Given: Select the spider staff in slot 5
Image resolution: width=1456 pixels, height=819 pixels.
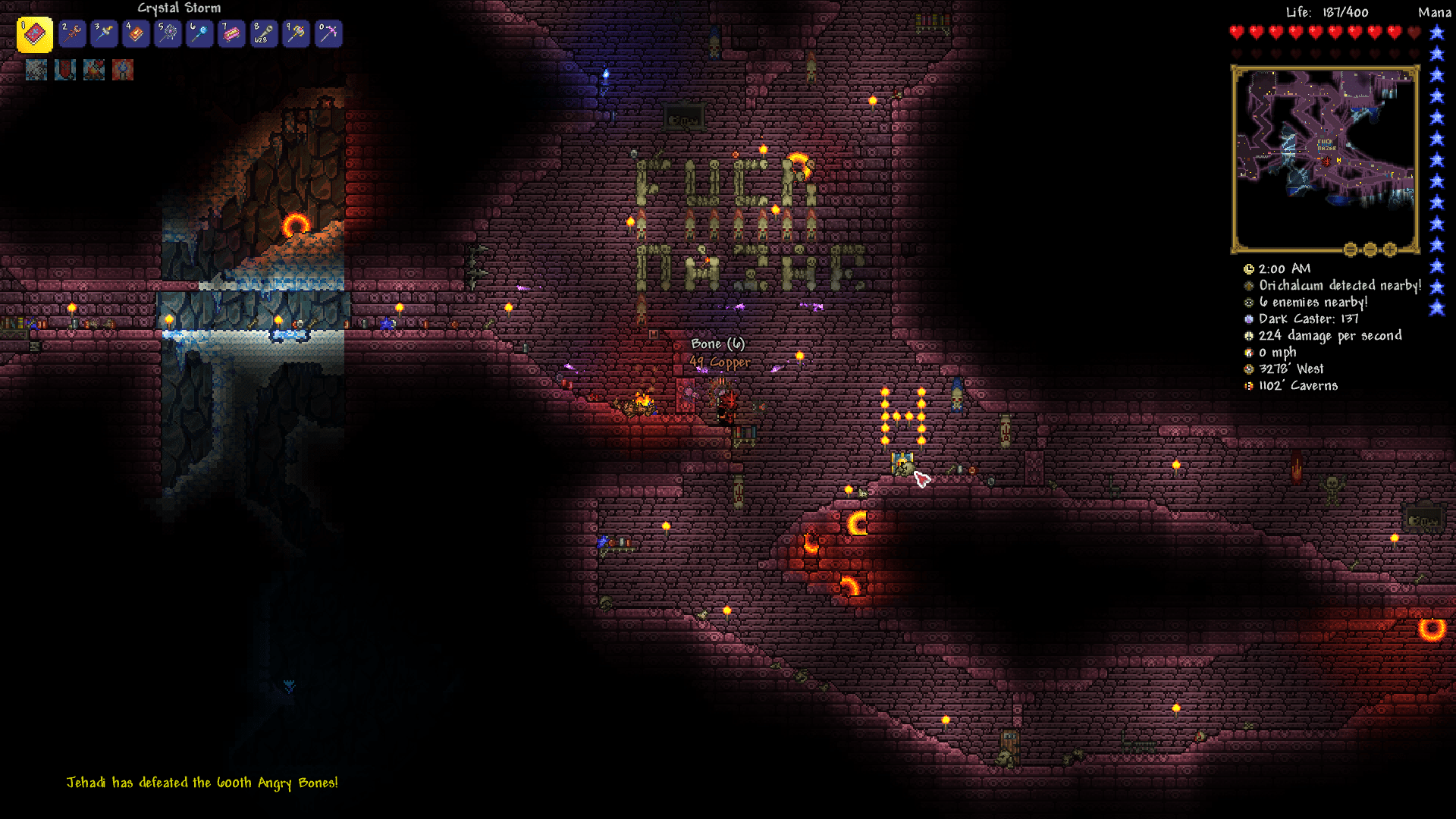Looking at the screenshot, I should (168, 33).
